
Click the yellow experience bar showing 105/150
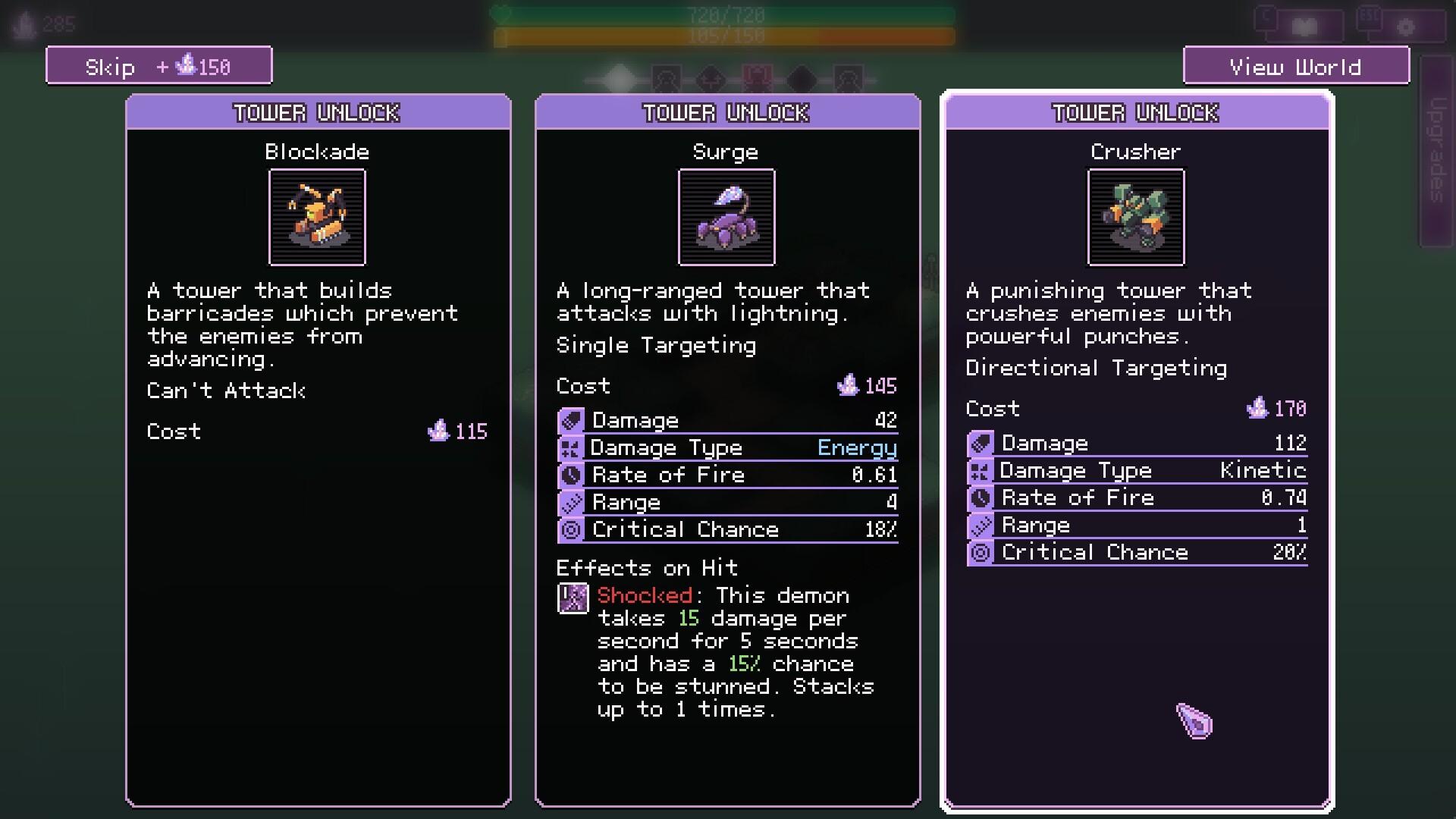[x=726, y=35]
